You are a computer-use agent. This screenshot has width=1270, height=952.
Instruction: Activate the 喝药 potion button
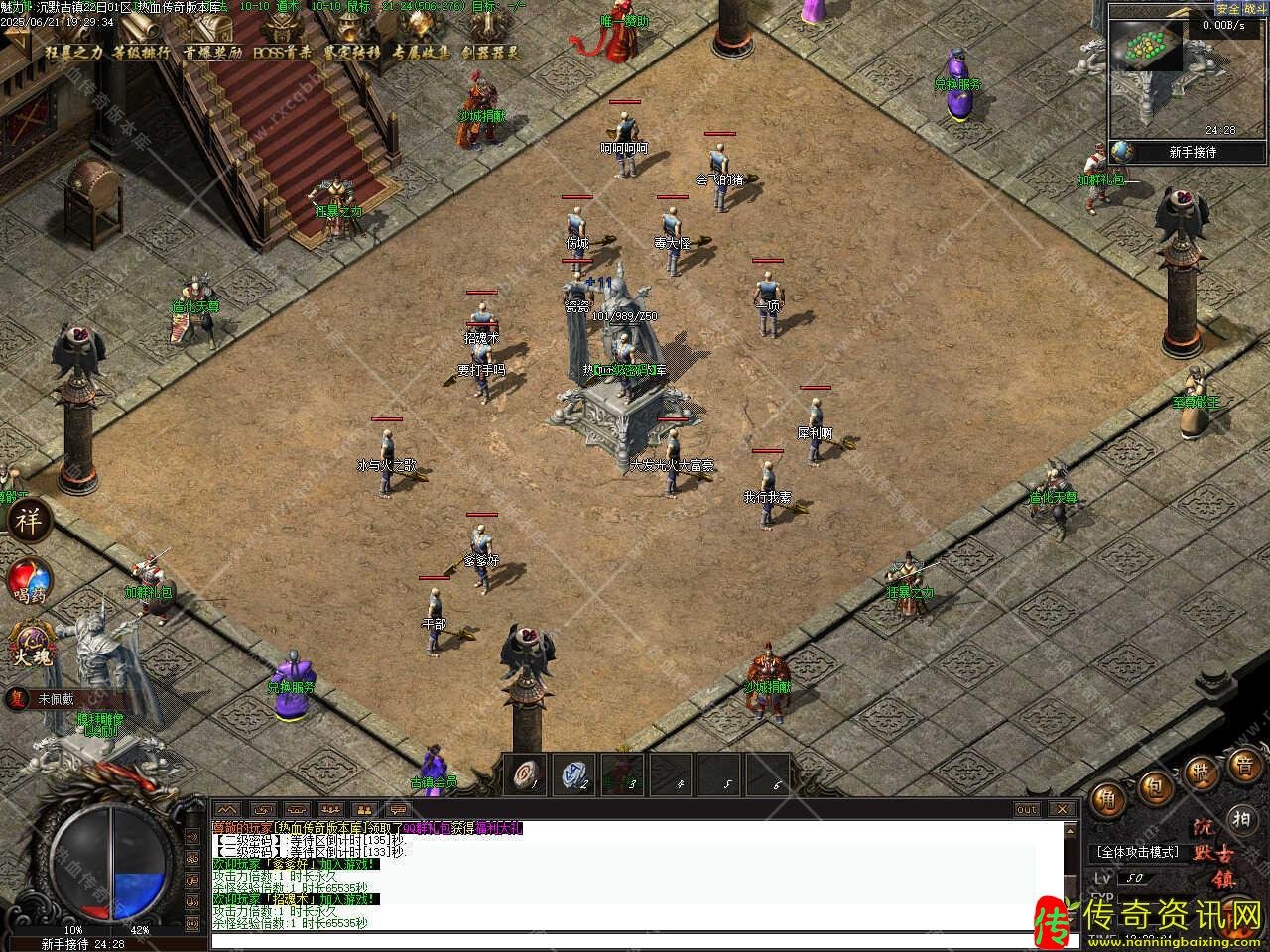(30, 582)
